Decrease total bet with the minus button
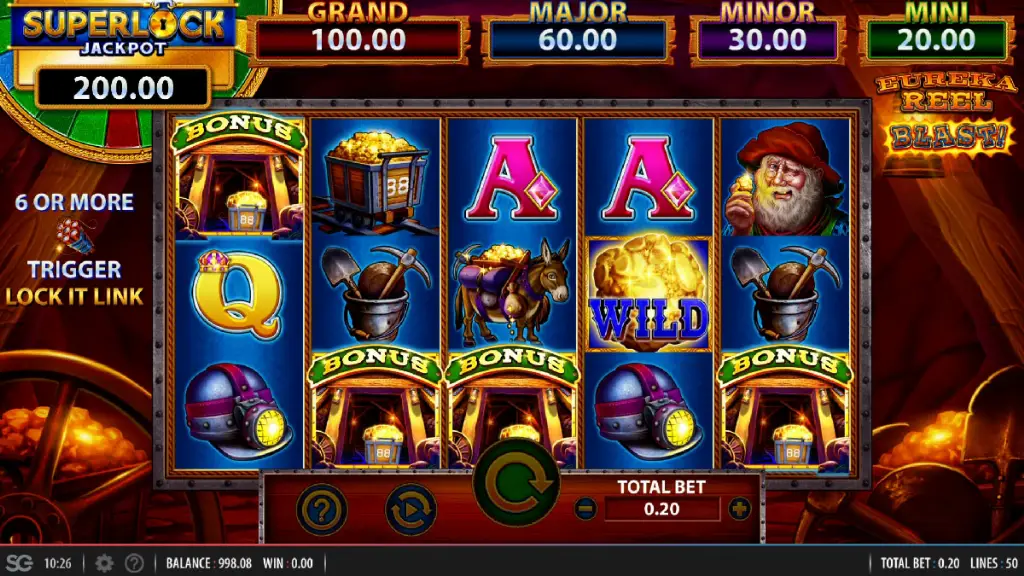The width and height of the screenshot is (1024, 576). [585, 509]
